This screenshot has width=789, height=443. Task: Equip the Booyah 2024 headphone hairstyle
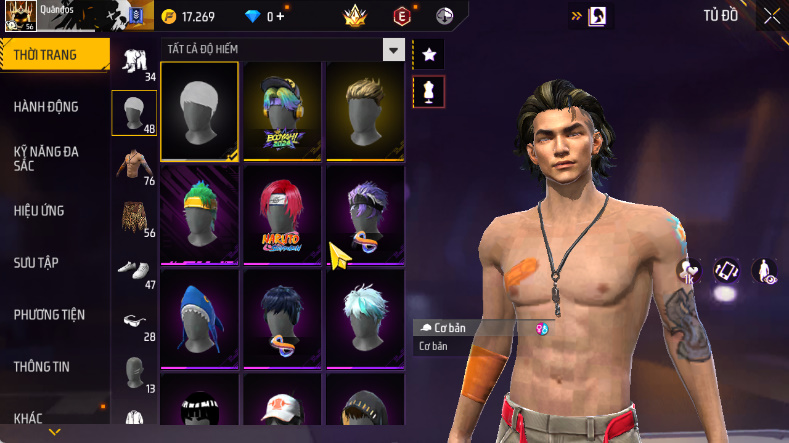(281, 110)
